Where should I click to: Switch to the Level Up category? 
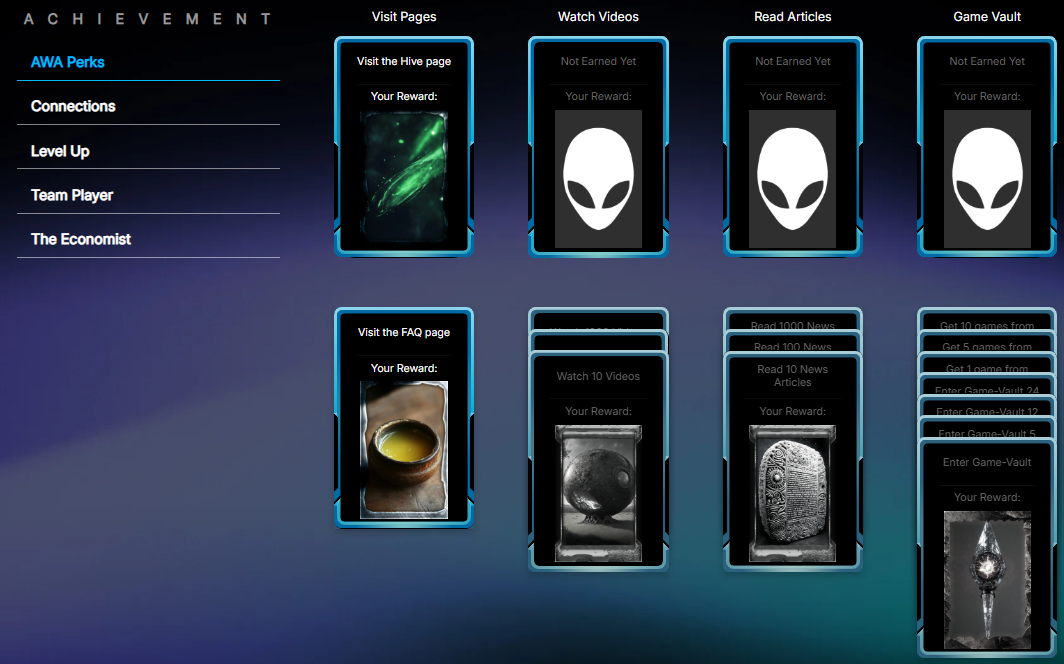[x=60, y=151]
